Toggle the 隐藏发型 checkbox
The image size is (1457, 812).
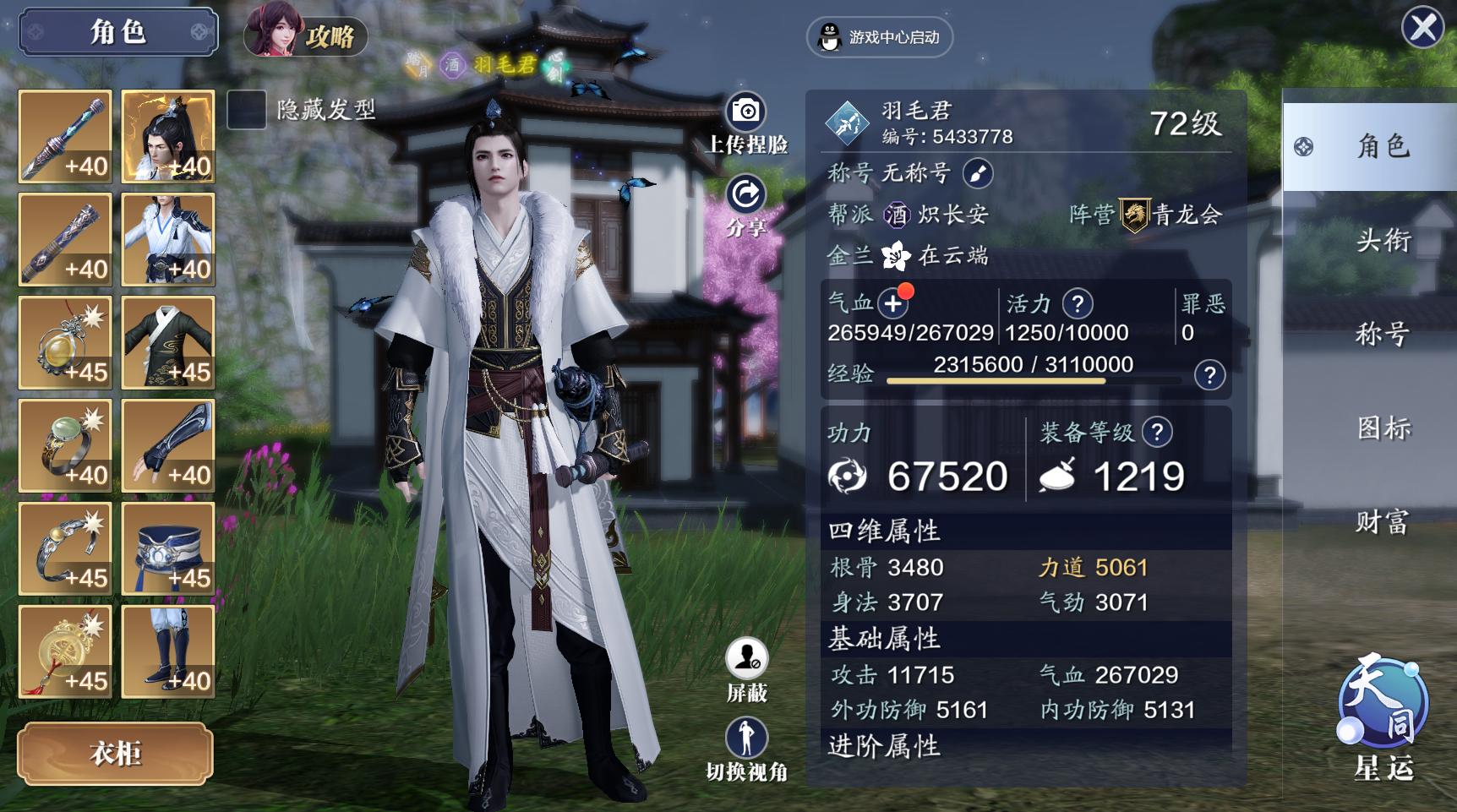coord(247,111)
